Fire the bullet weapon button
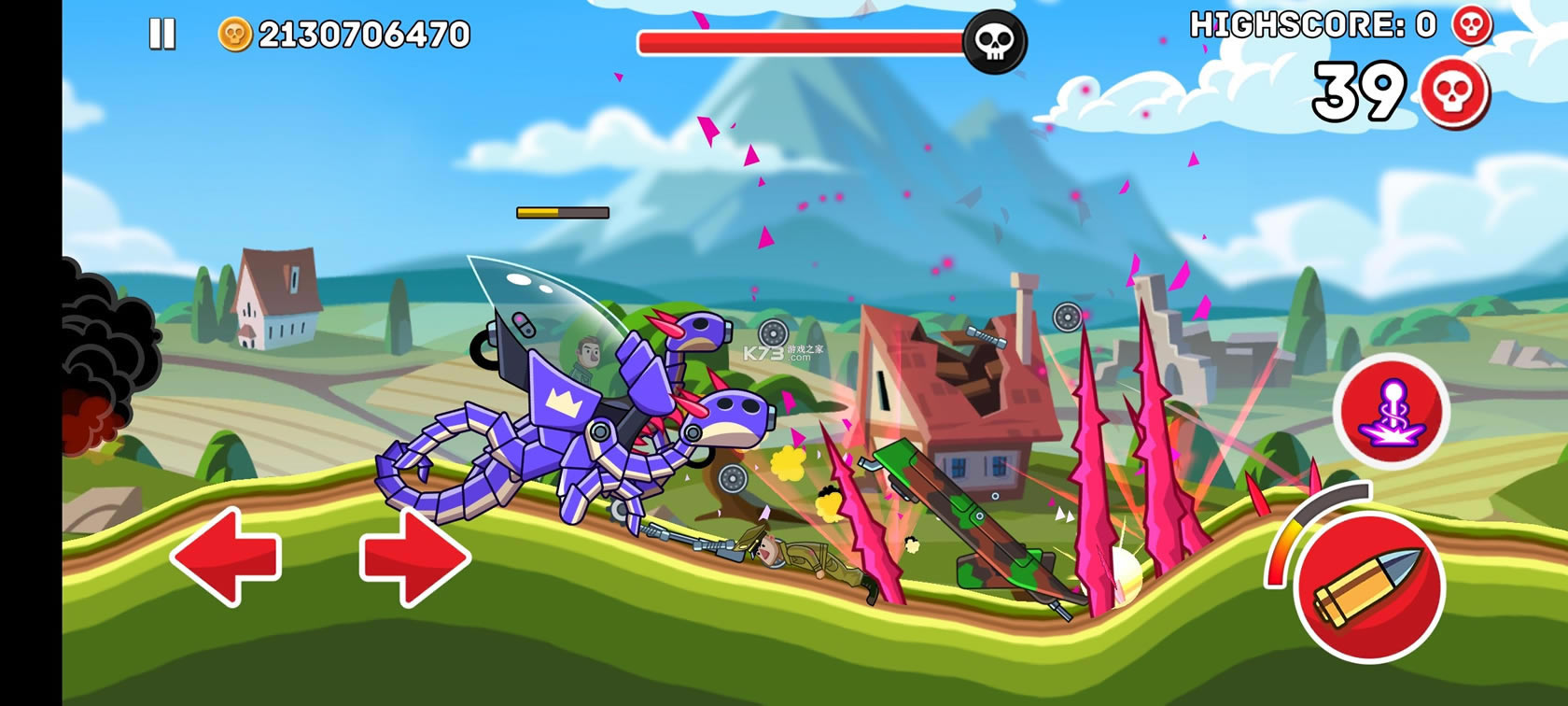Screen dimensions: 1568x706 (x=1368, y=586)
